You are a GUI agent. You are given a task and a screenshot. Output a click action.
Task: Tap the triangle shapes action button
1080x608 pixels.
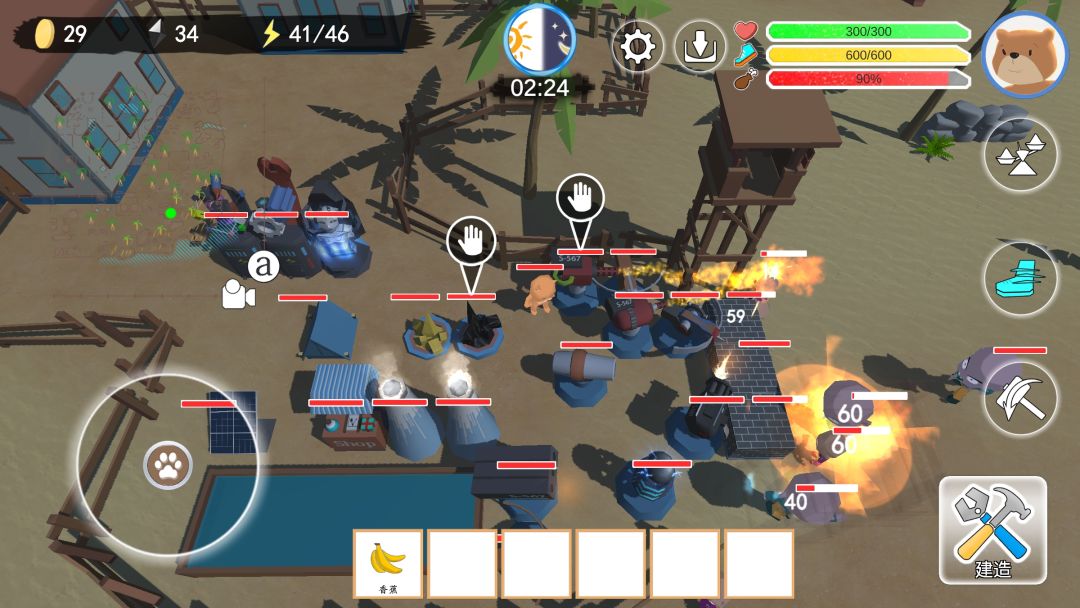tap(1021, 155)
